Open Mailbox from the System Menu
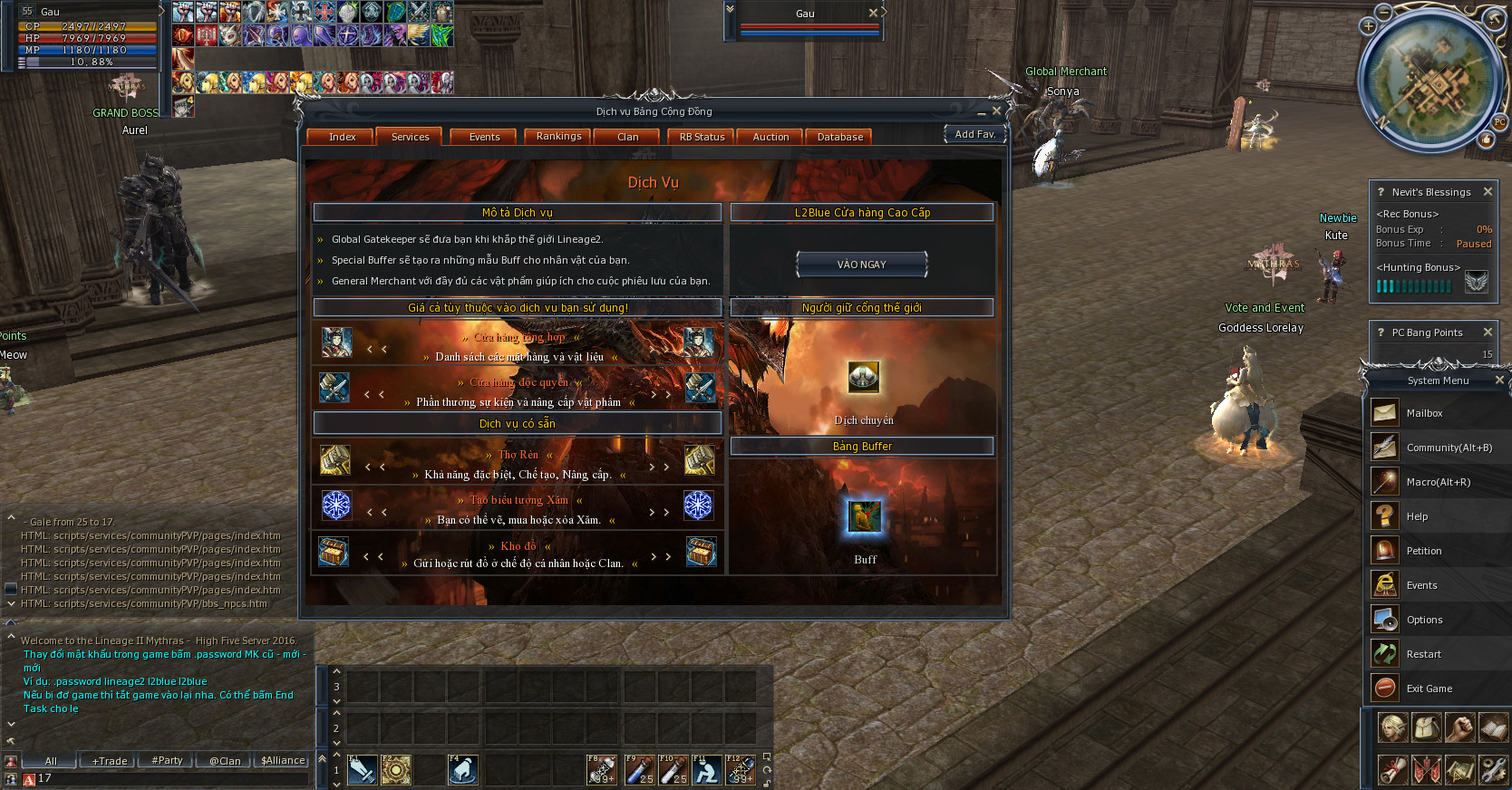1512x790 pixels. pos(1384,412)
